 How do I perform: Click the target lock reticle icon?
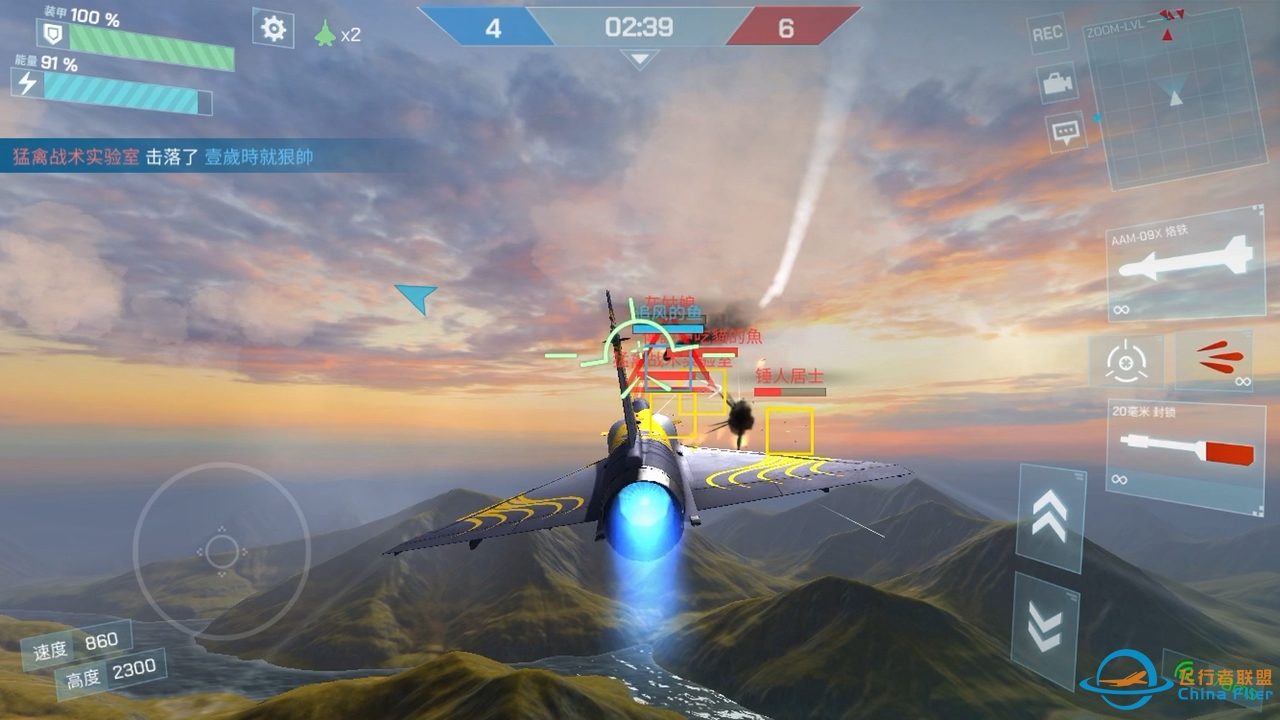coord(1128,363)
